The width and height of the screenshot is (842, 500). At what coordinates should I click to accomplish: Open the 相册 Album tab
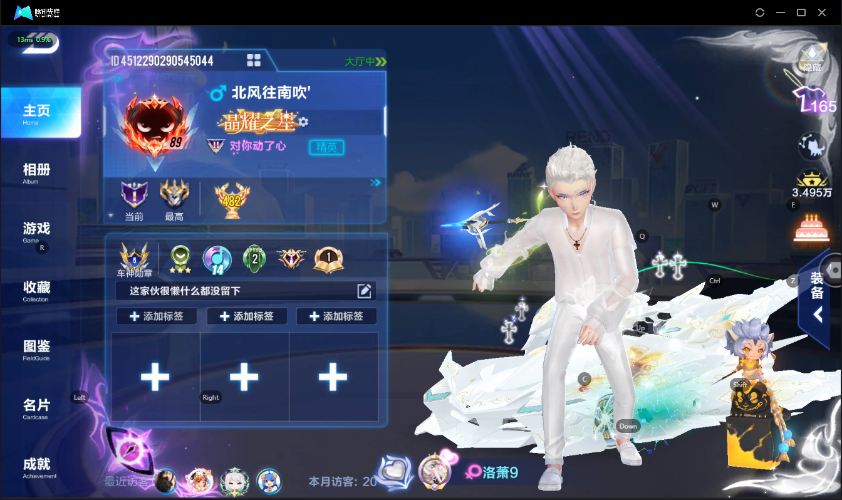[37, 172]
